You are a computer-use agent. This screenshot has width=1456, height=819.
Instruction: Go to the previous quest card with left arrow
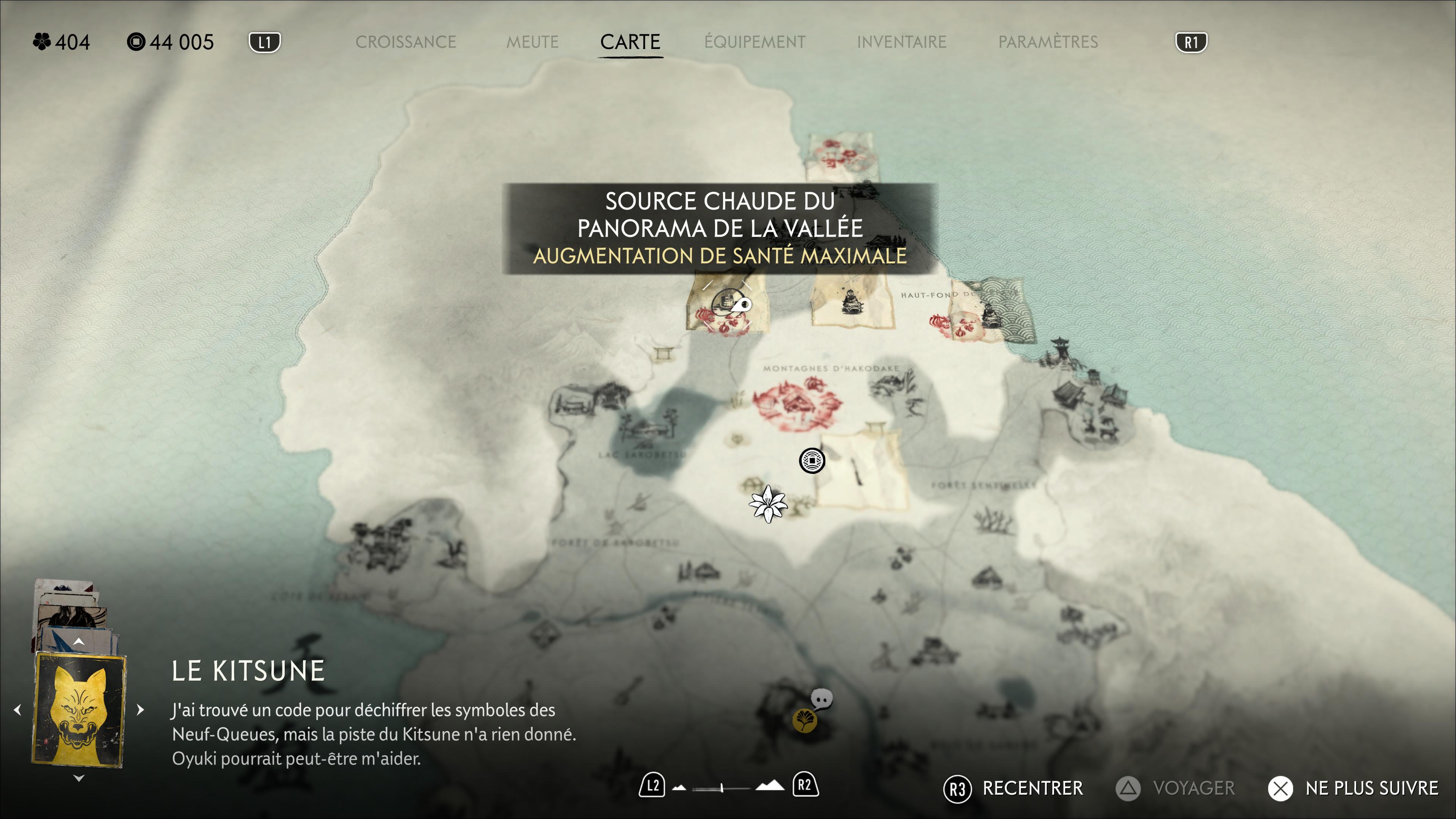coord(17,709)
